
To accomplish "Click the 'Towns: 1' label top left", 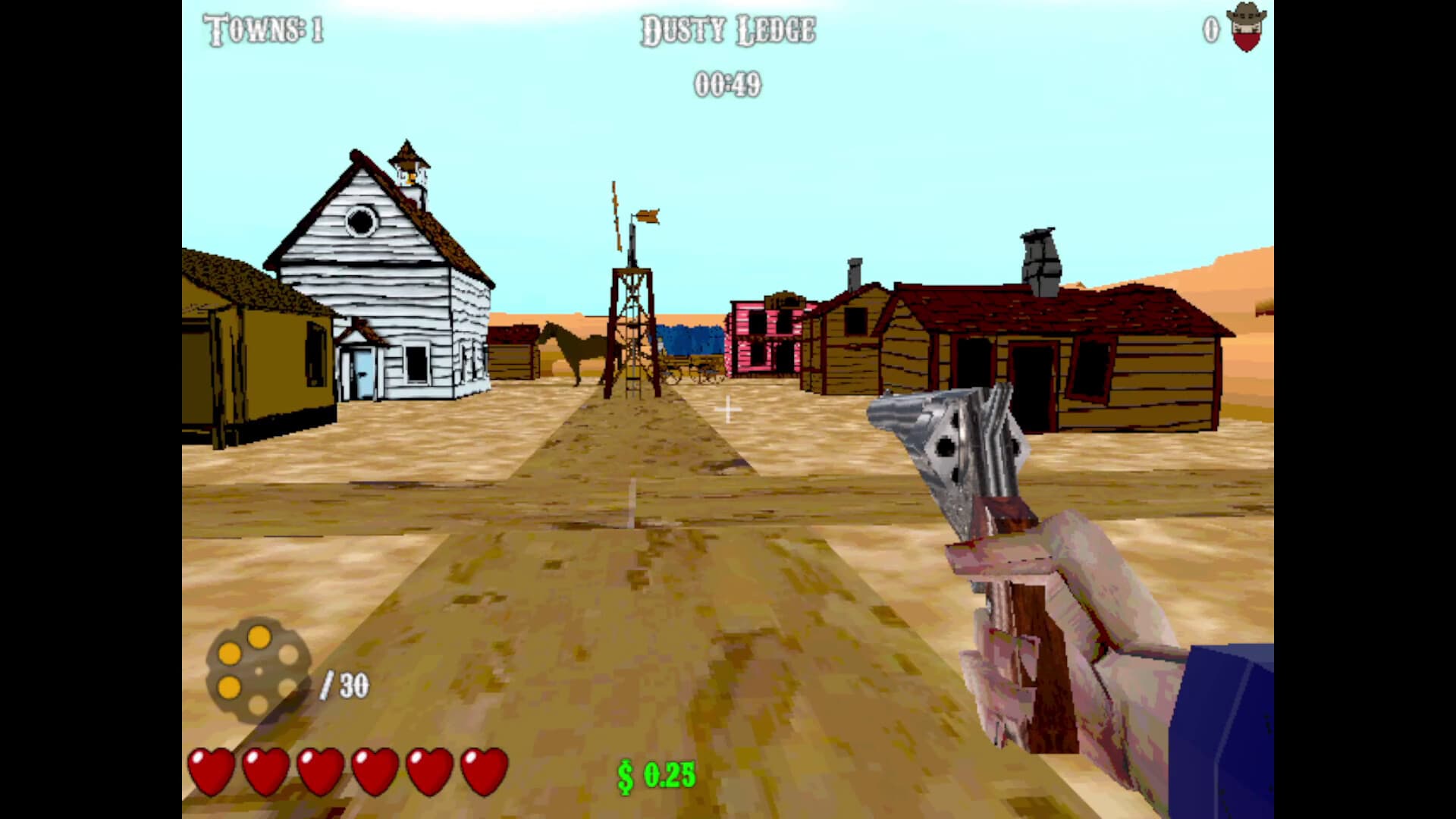I will coord(262,29).
